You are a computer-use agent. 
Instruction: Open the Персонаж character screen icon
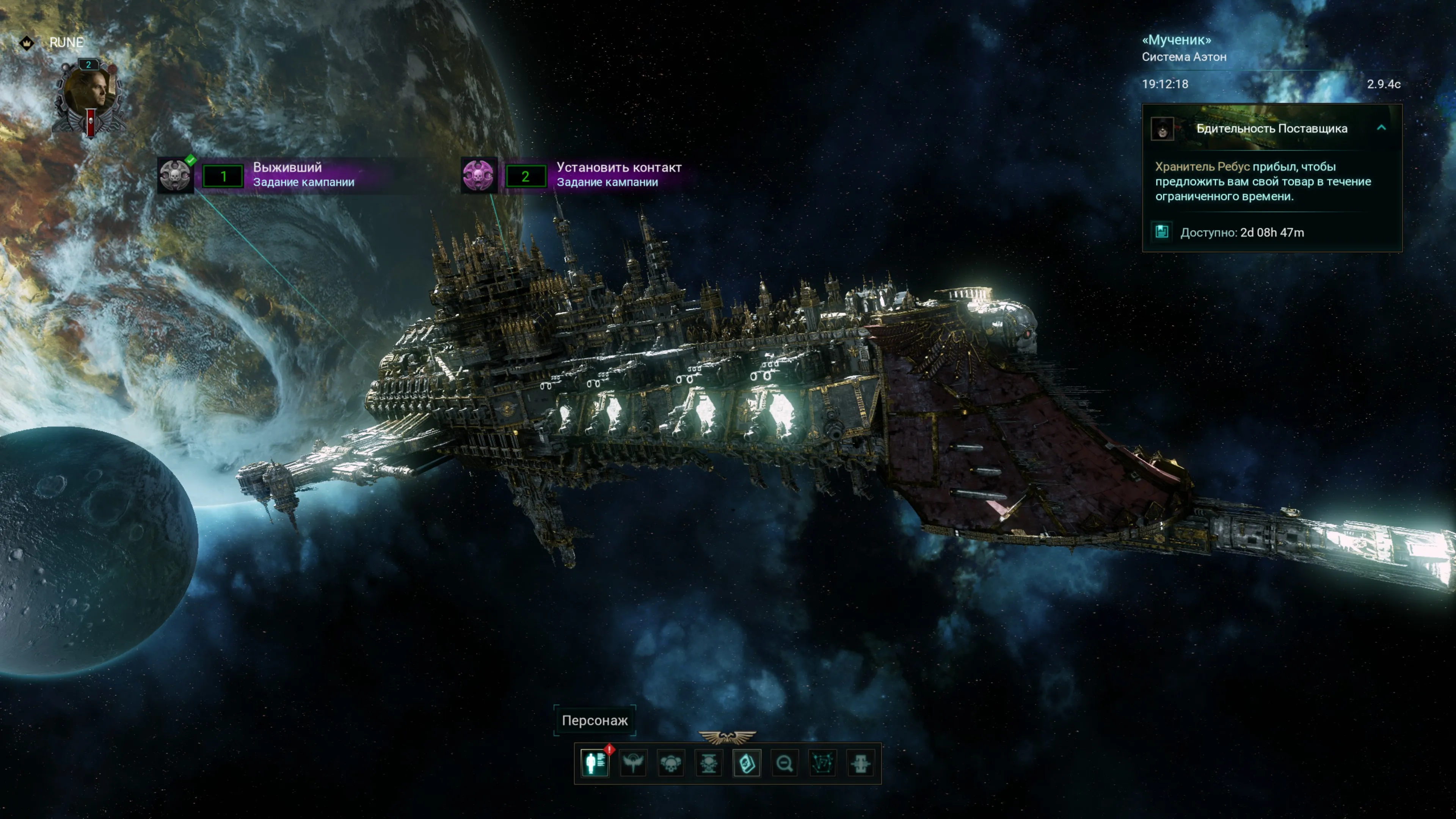(x=595, y=764)
